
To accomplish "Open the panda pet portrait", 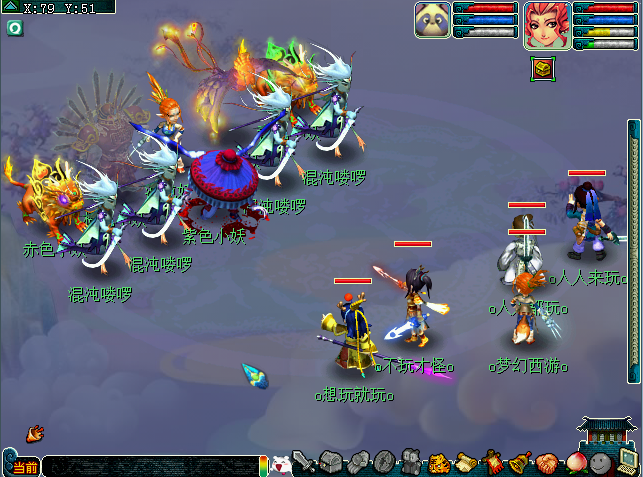I will (x=432, y=20).
